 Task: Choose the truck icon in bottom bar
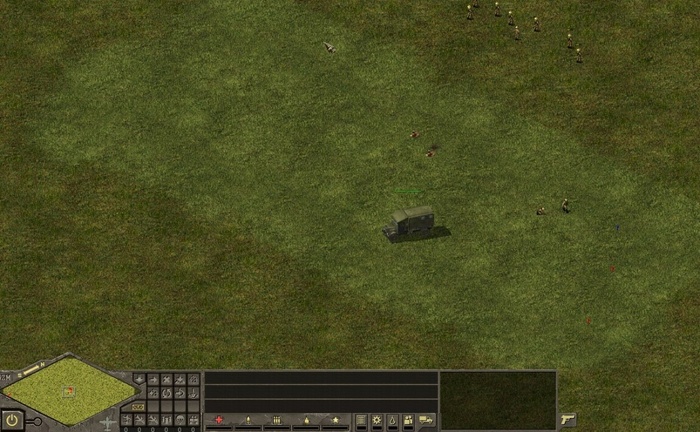tap(426, 420)
